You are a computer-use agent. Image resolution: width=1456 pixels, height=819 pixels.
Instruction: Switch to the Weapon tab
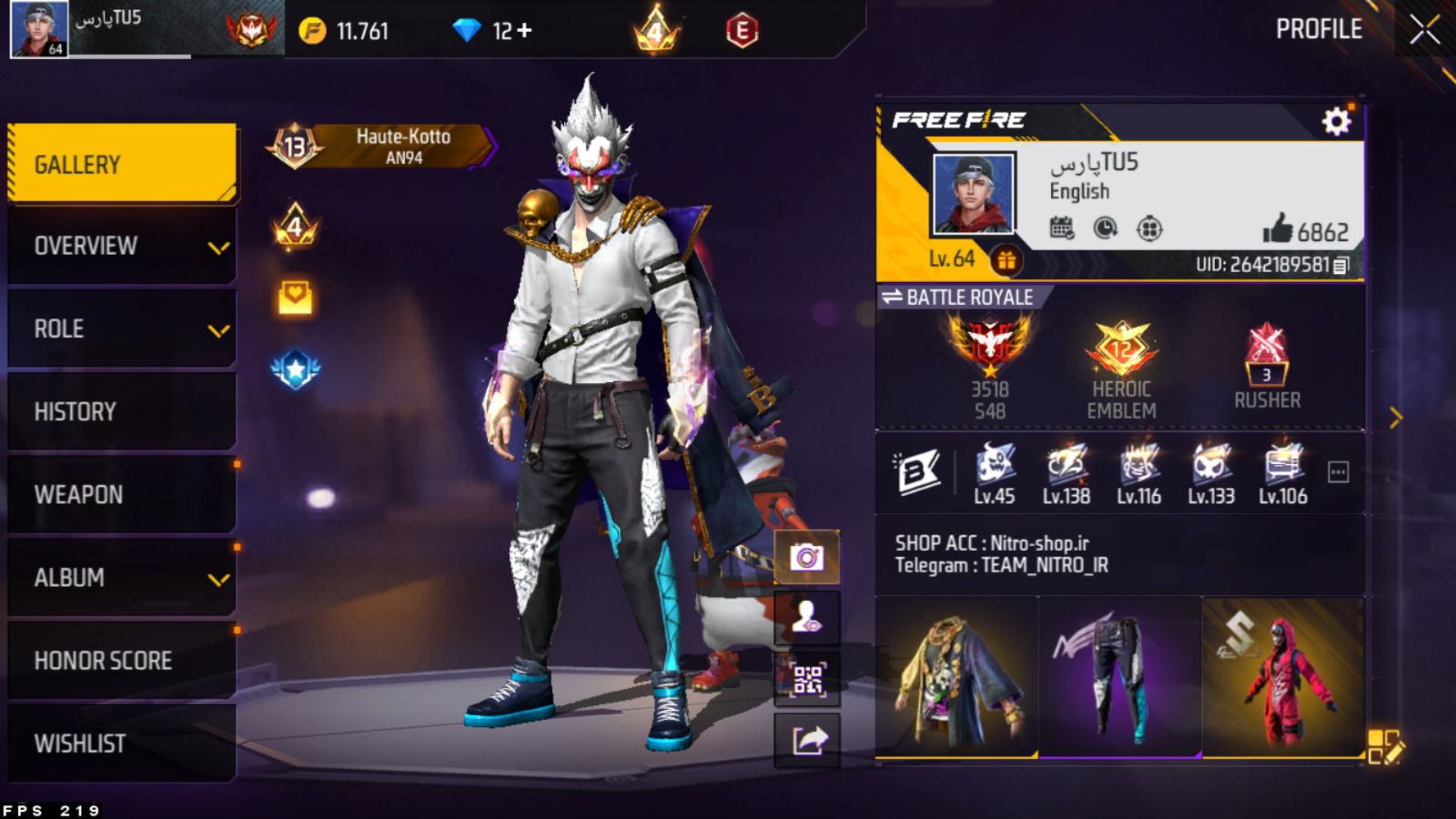(x=121, y=494)
